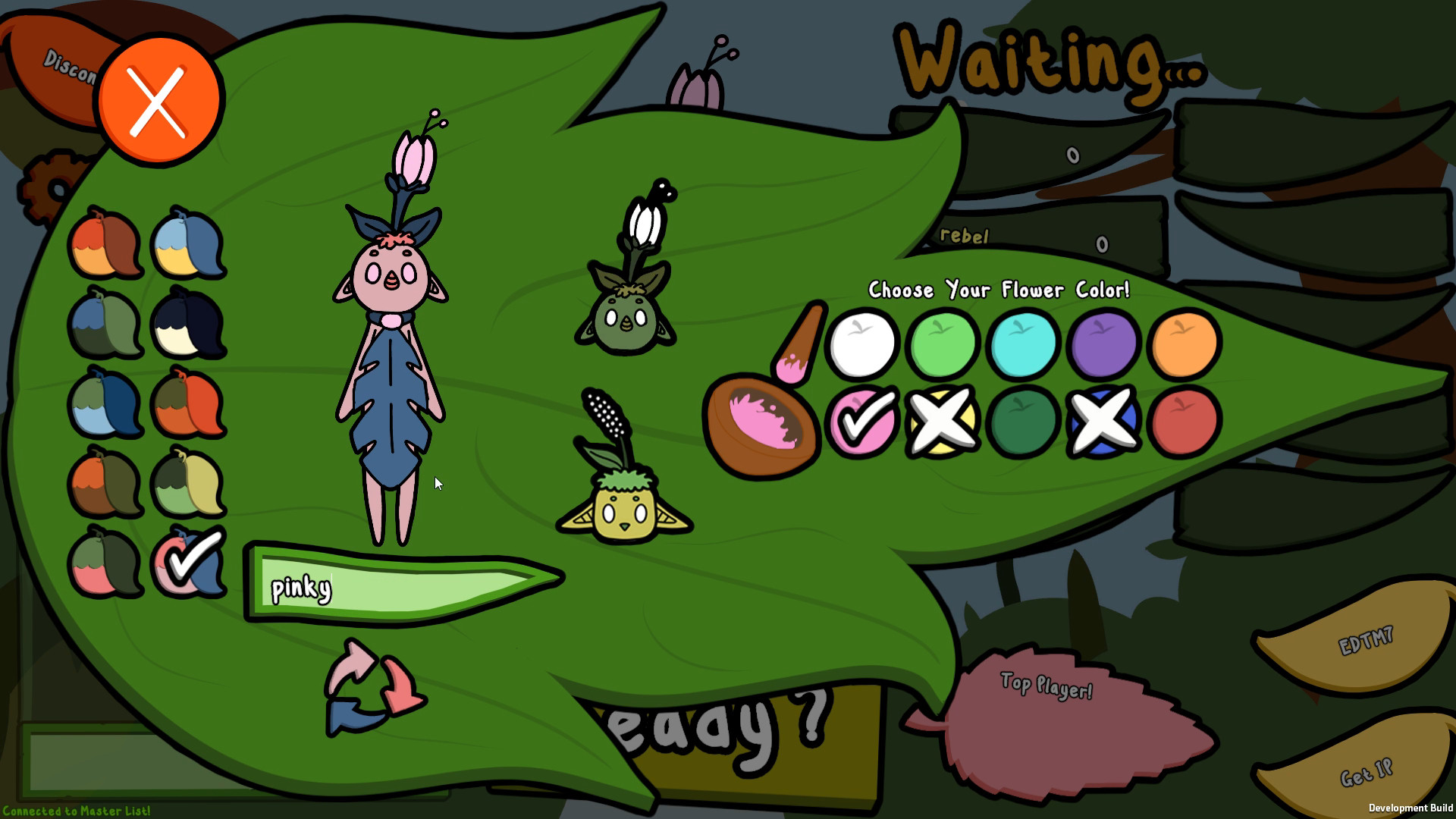Select the teal flower color
This screenshot has height=819, width=1456.
tap(1022, 345)
